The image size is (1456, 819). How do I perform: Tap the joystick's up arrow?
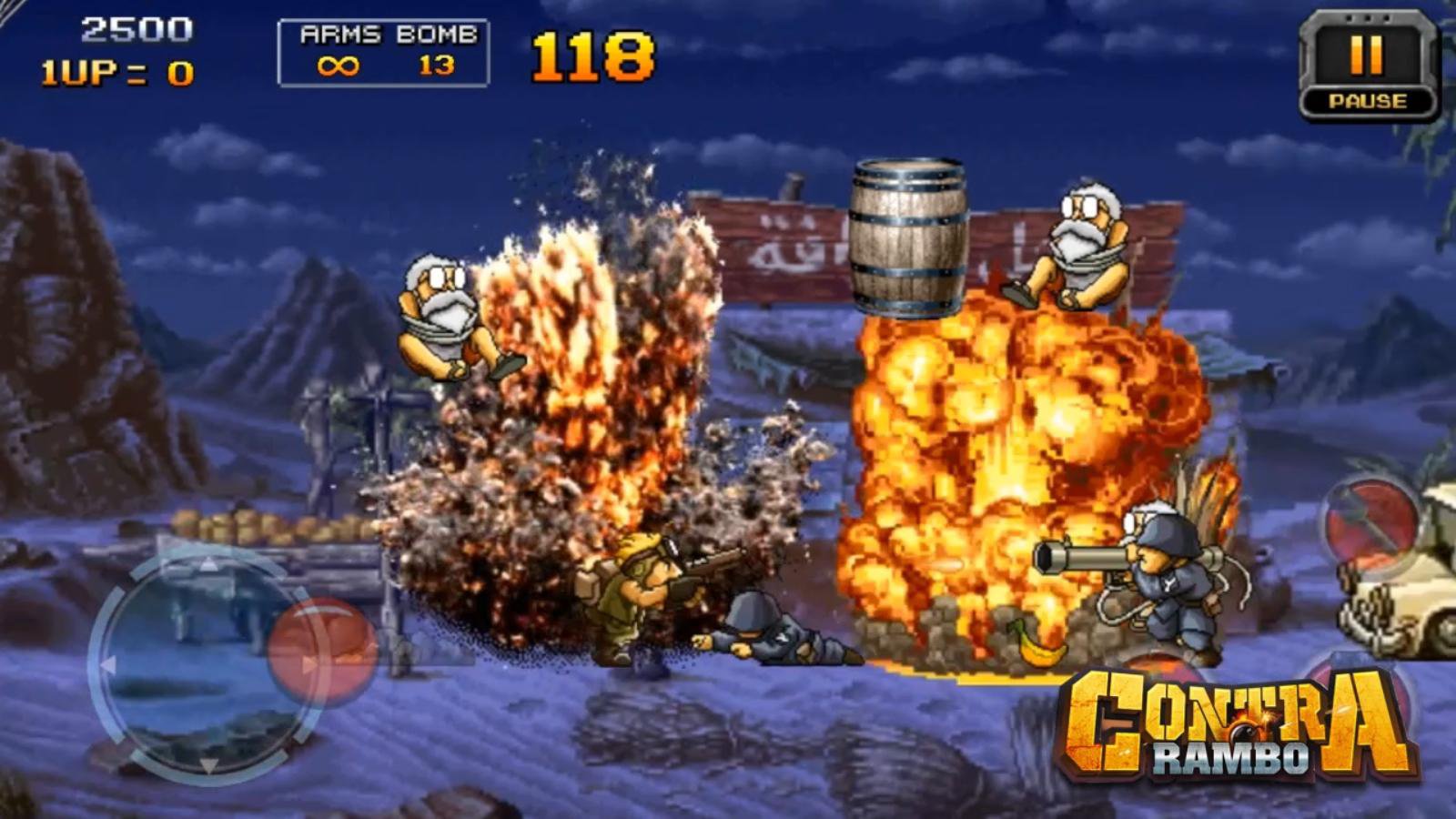208,564
